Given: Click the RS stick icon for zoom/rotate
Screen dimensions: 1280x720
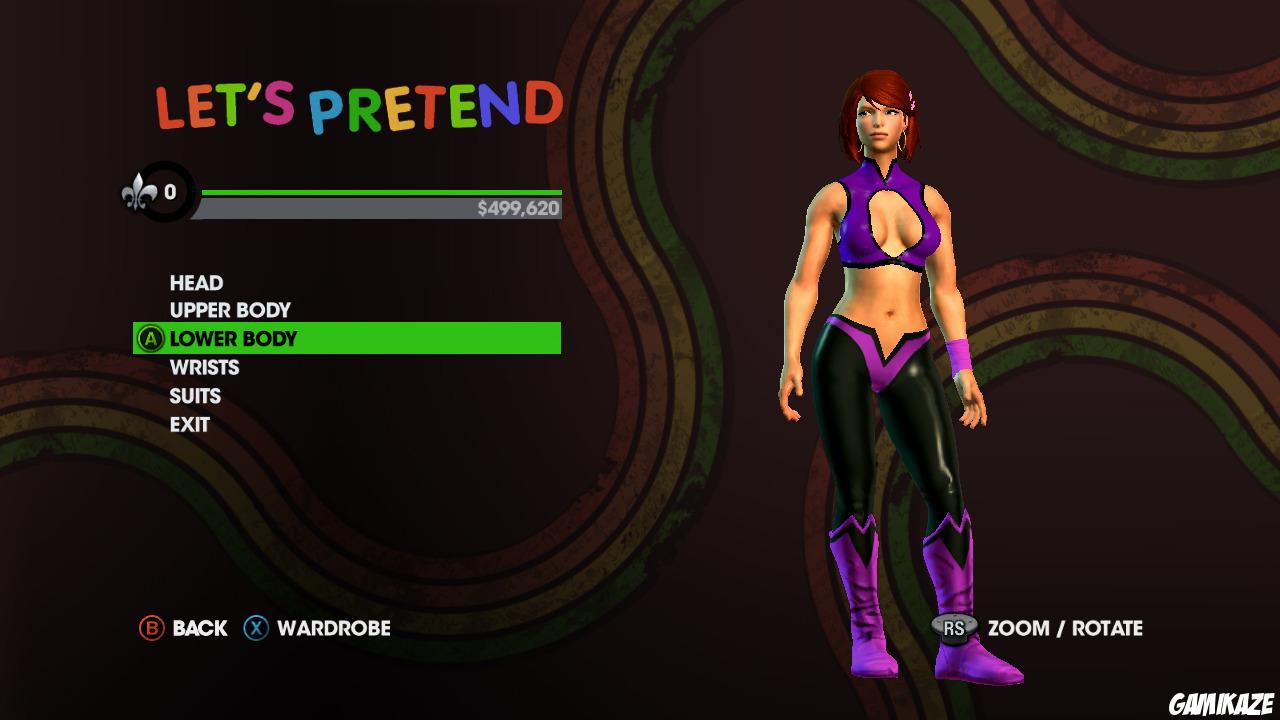Looking at the screenshot, I should (953, 629).
